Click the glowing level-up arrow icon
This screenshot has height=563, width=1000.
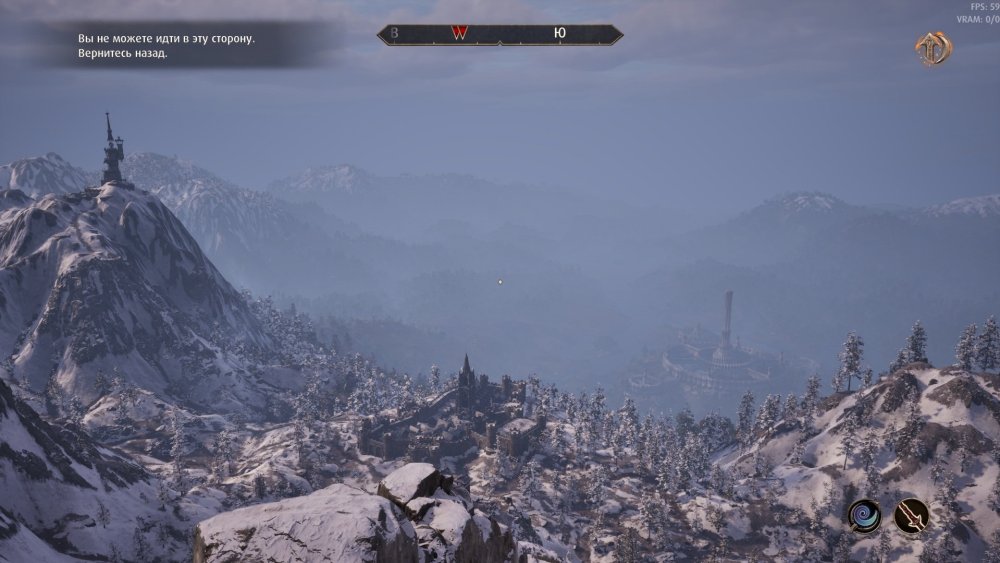[933, 48]
